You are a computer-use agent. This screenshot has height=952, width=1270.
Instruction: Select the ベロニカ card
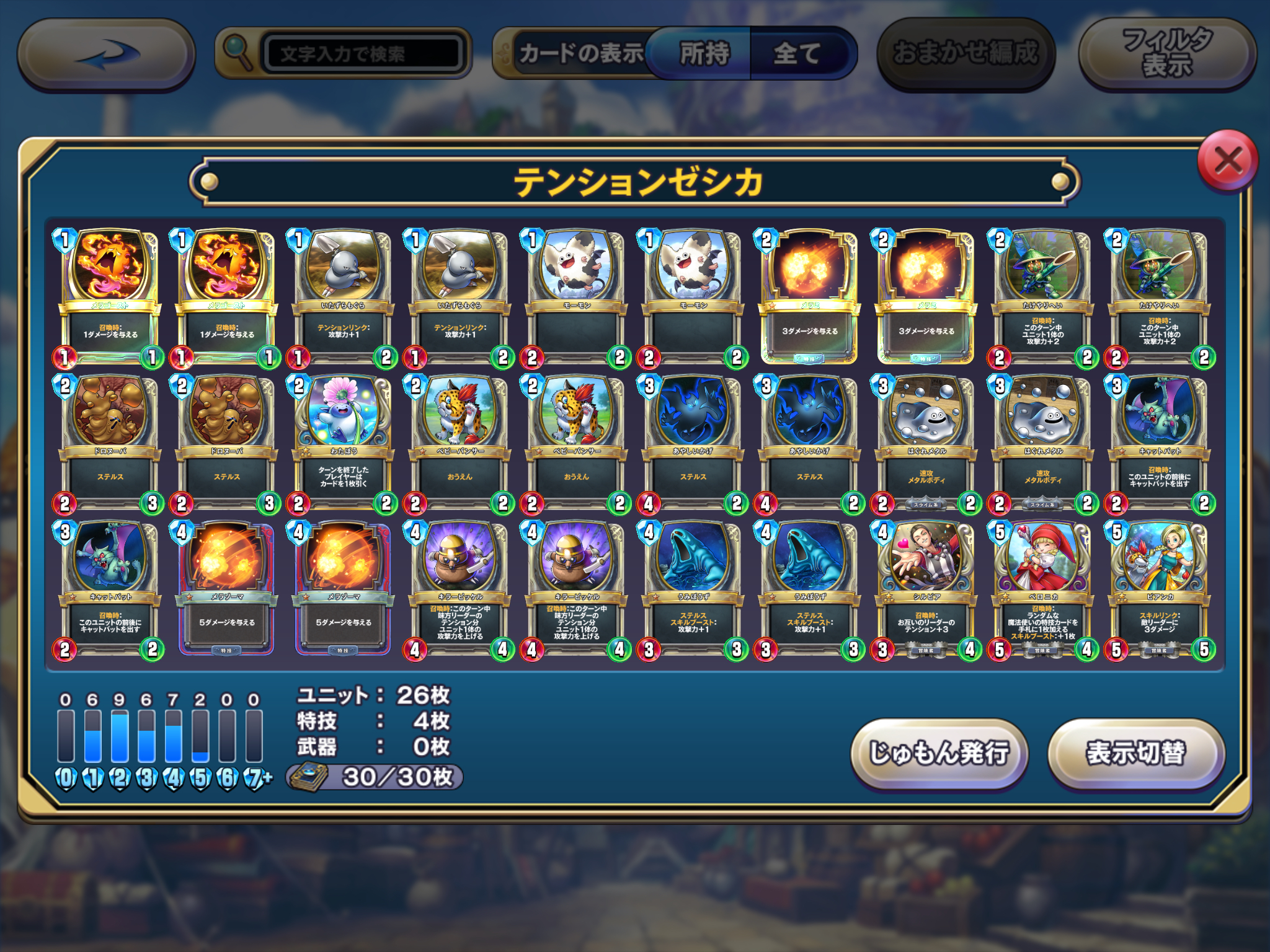point(1043,589)
